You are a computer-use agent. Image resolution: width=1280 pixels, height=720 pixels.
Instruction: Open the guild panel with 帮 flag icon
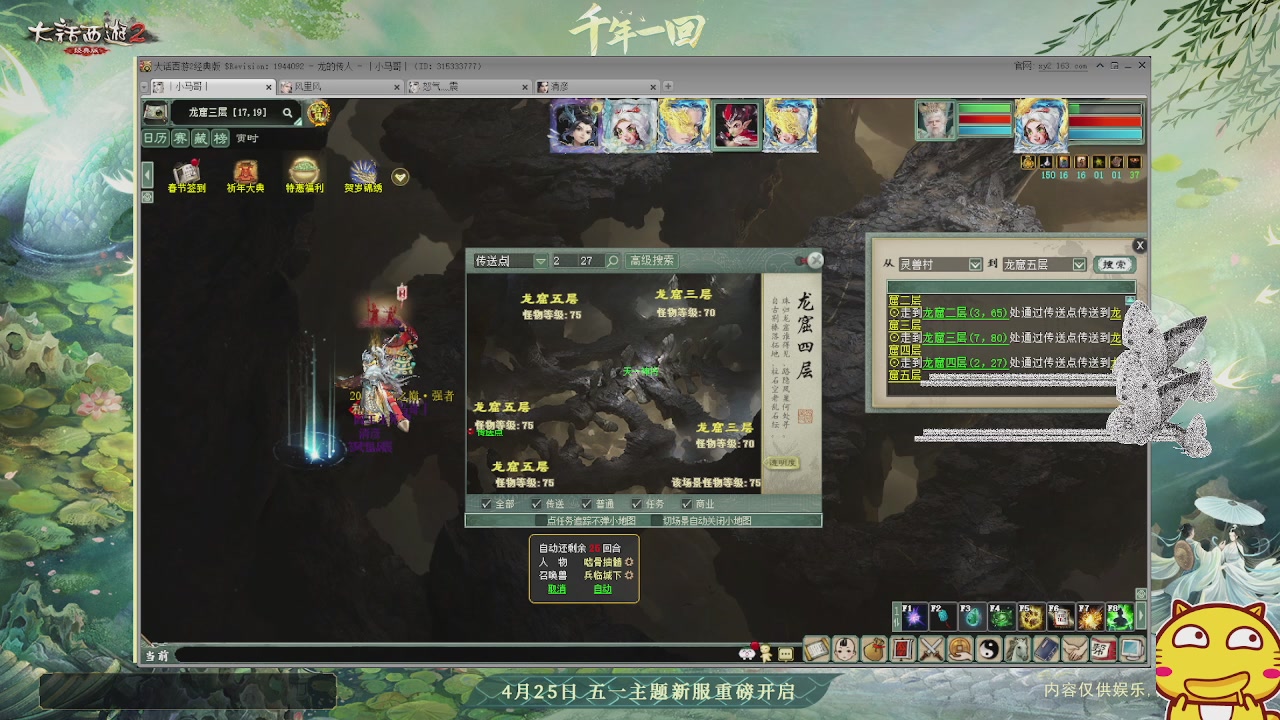[x=1104, y=648]
